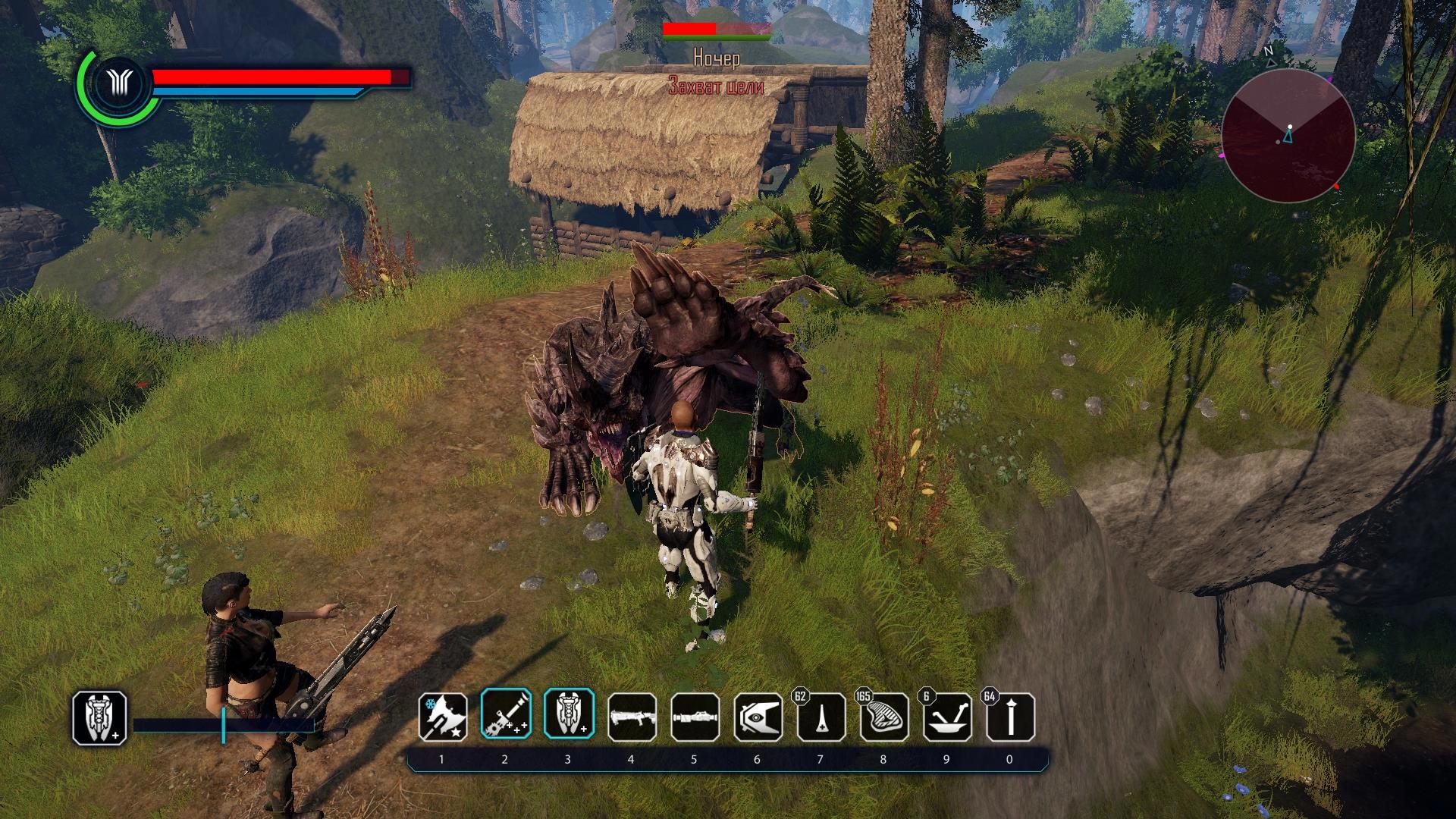Activate the eye device in slot 6

pyautogui.click(x=758, y=717)
